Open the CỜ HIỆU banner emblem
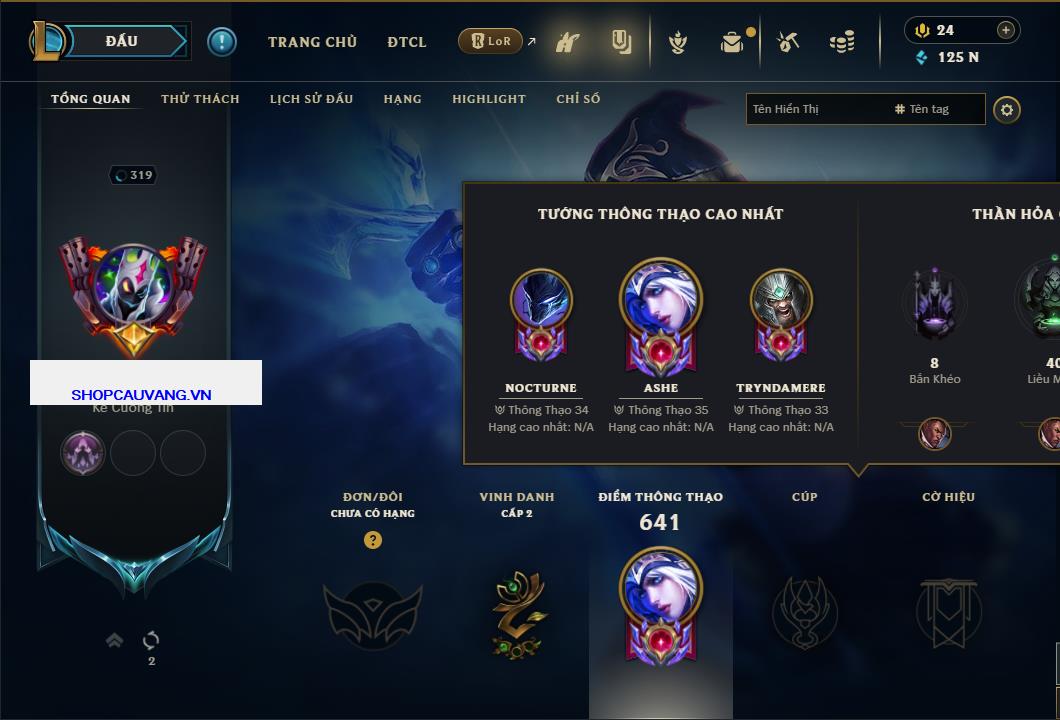 pyautogui.click(x=948, y=612)
